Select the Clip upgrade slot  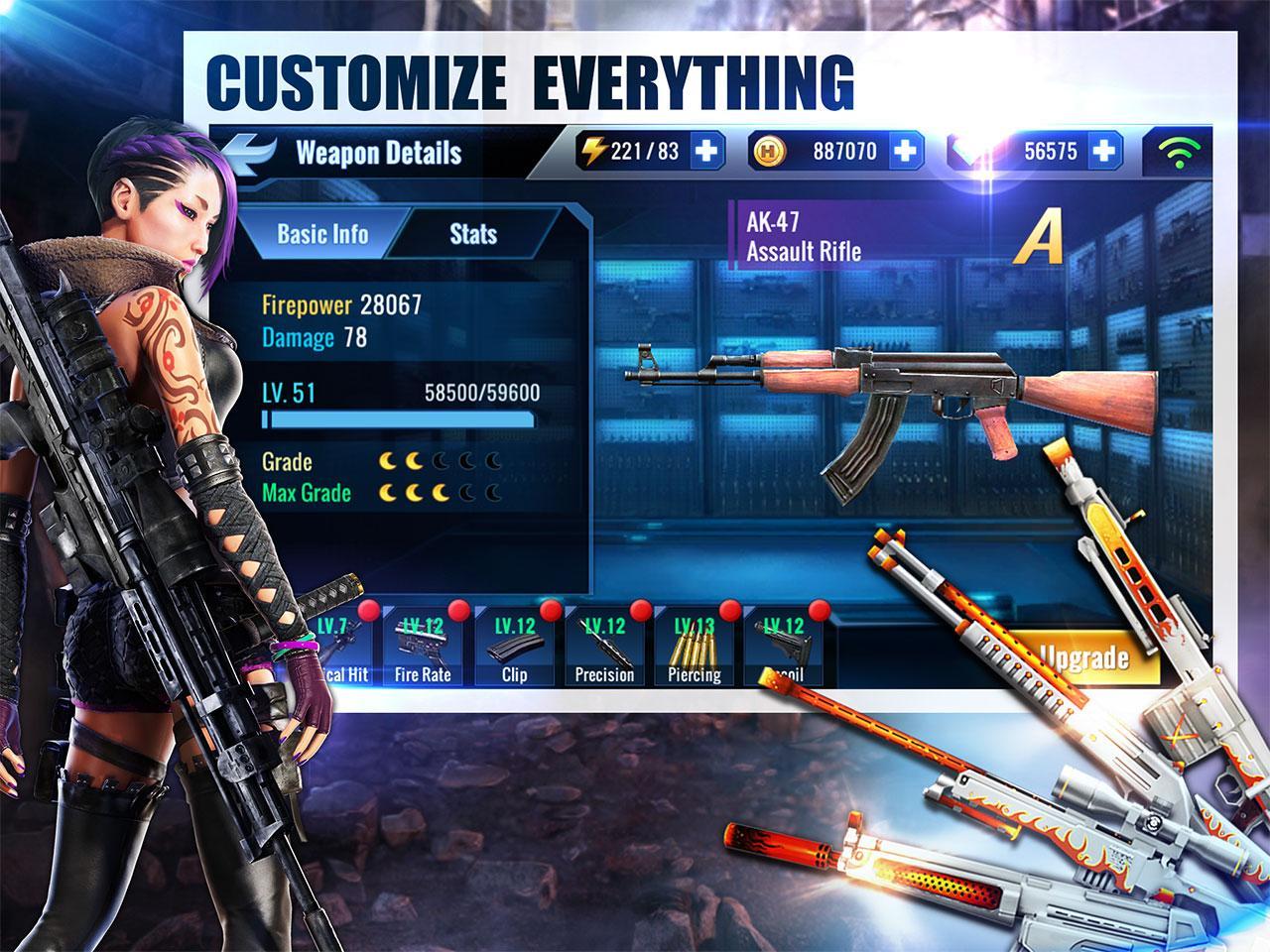coord(514,648)
